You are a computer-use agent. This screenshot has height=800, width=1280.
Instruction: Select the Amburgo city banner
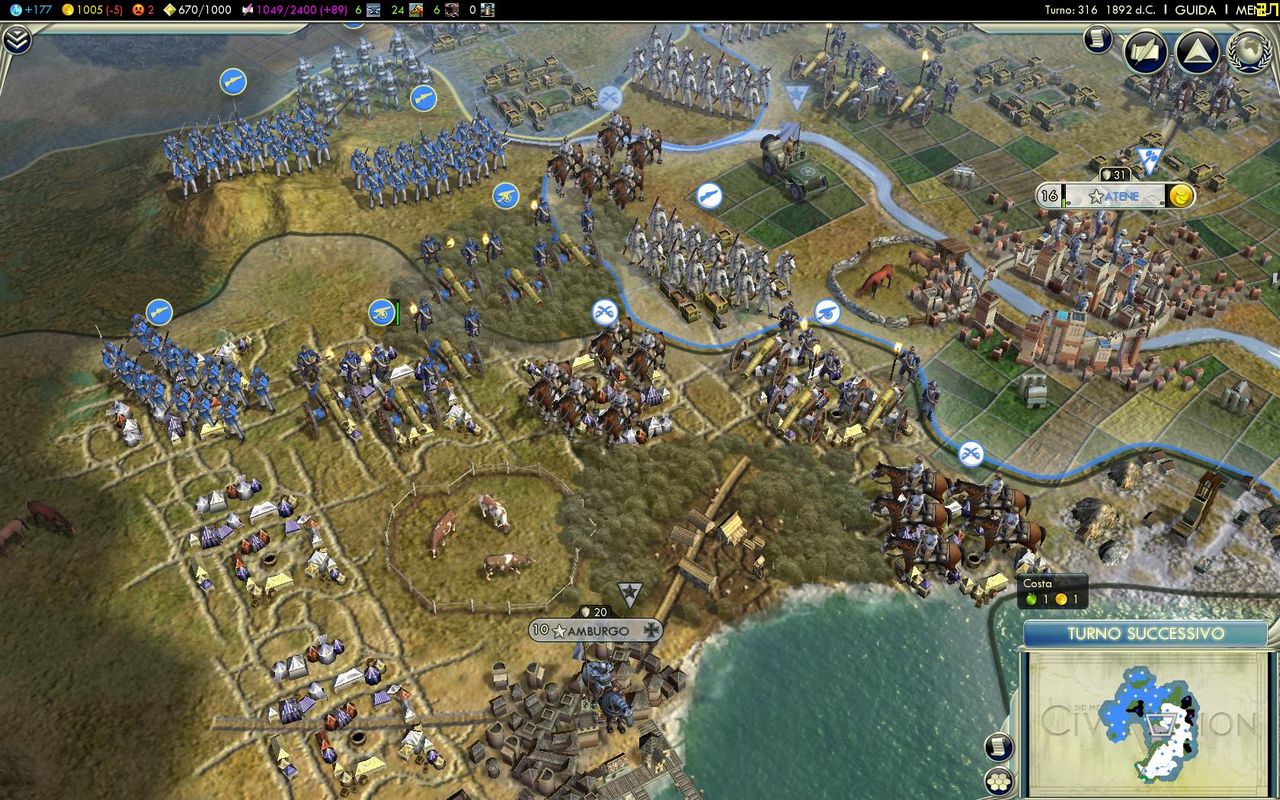coord(595,630)
